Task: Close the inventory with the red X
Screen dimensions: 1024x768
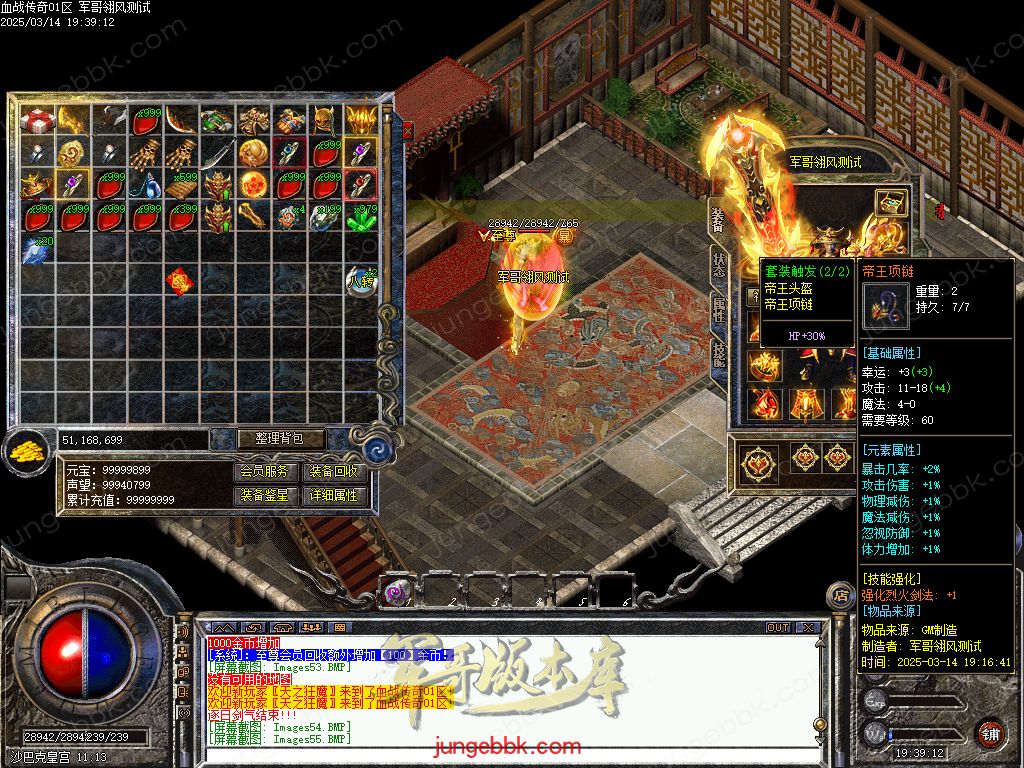Action: click(x=407, y=130)
